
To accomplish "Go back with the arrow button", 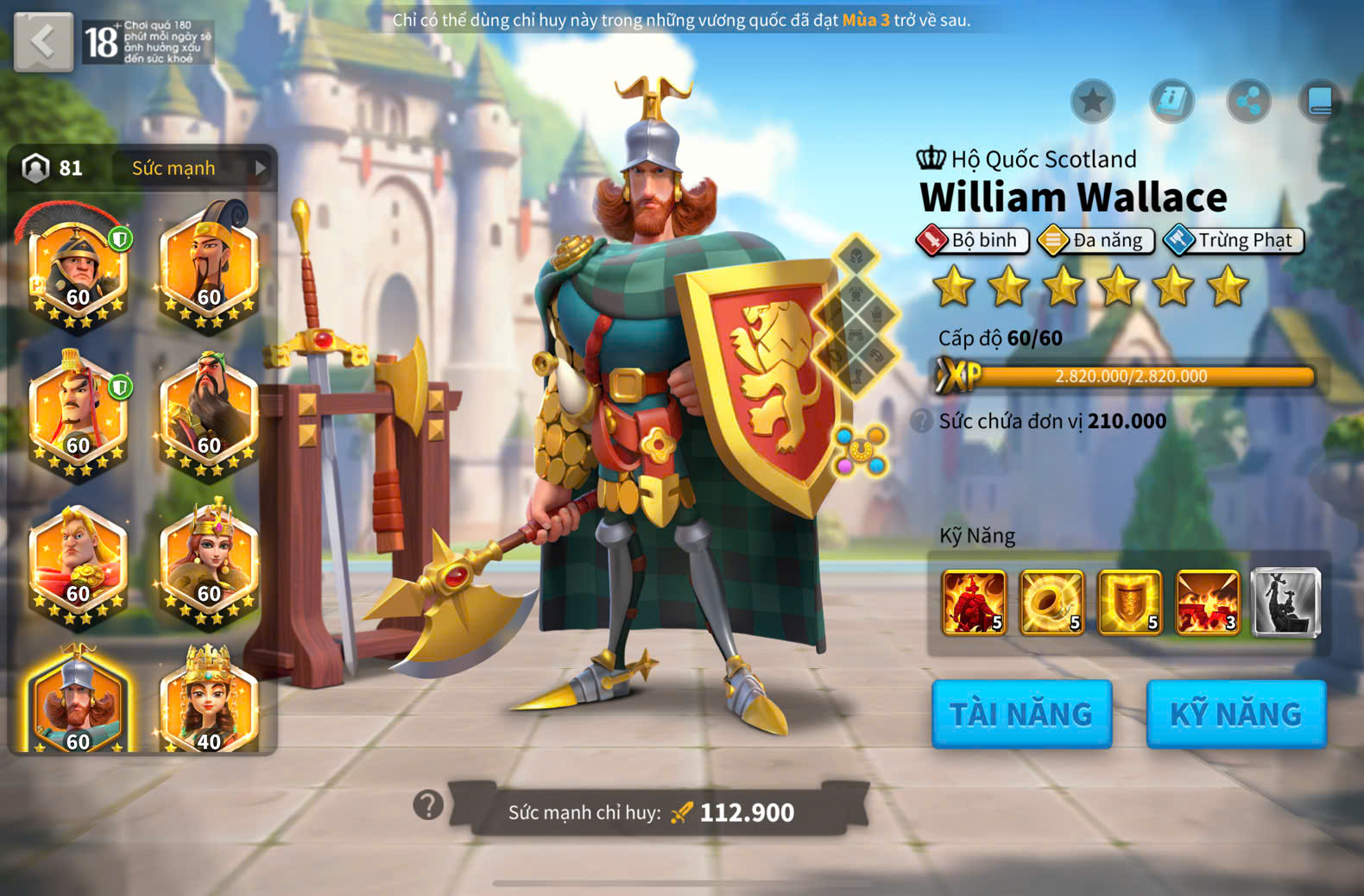I will coord(43,41).
